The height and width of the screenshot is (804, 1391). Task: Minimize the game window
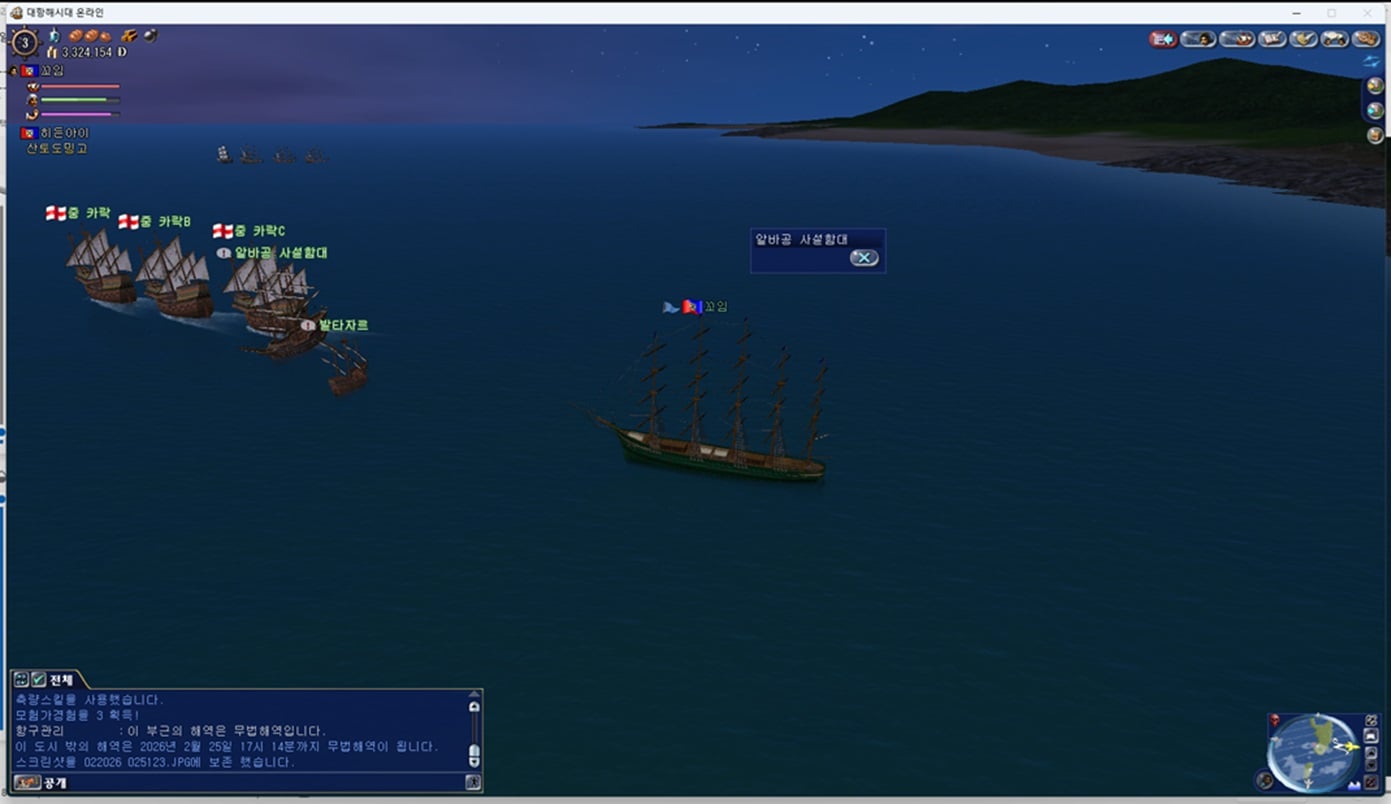1296,12
